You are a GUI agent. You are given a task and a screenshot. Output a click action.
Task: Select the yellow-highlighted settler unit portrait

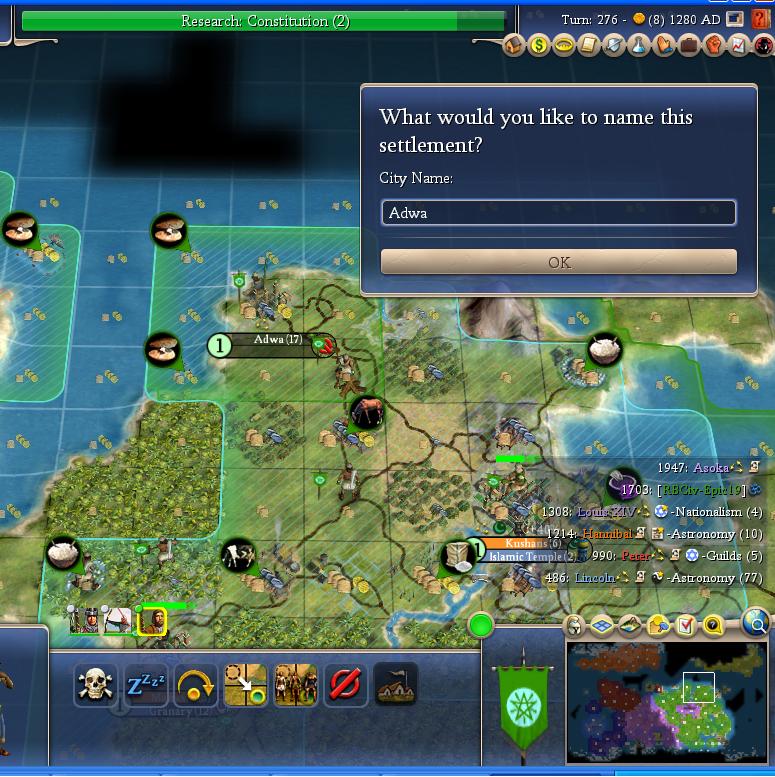[152, 622]
